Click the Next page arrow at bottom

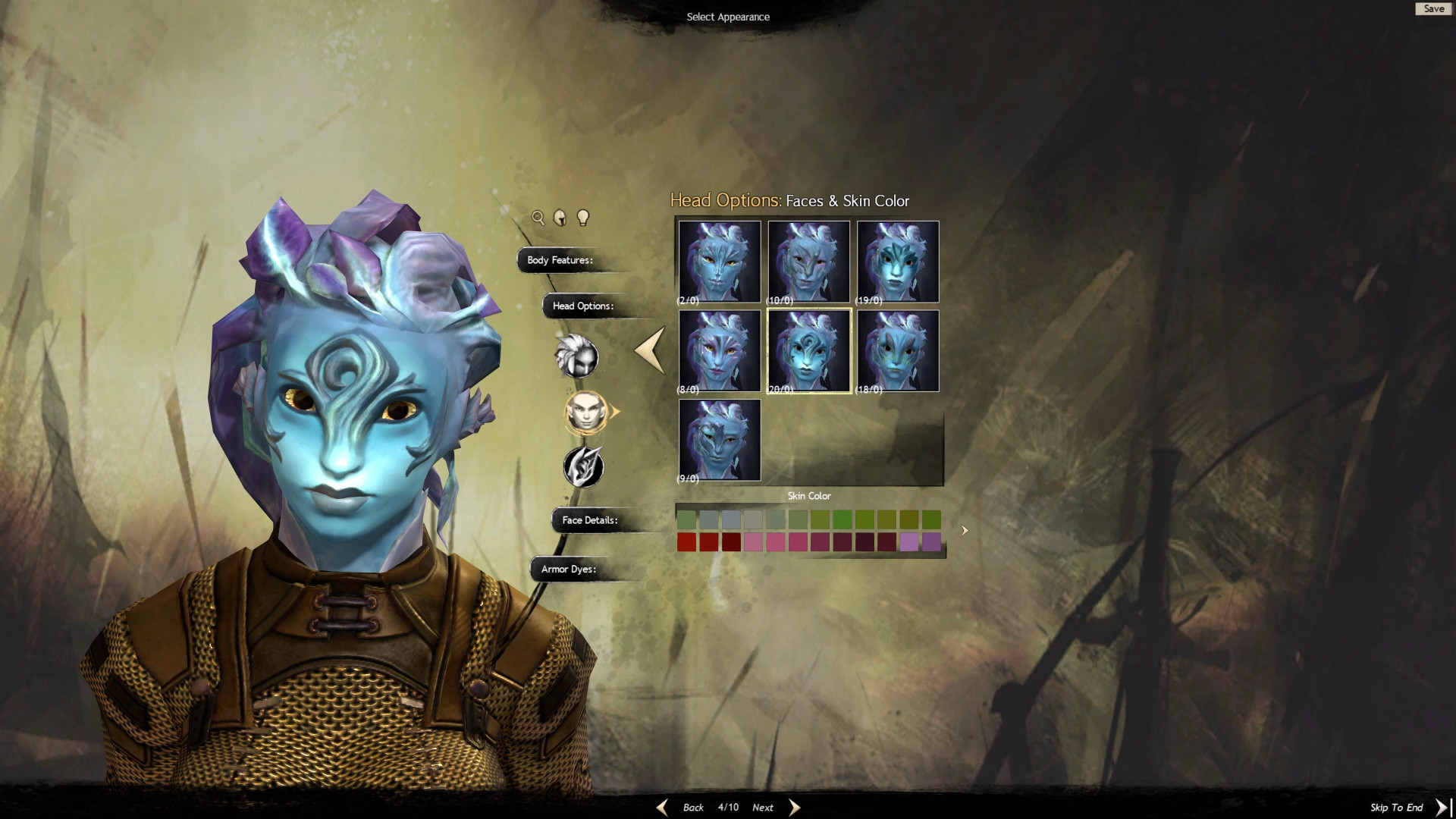tap(794, 807)
